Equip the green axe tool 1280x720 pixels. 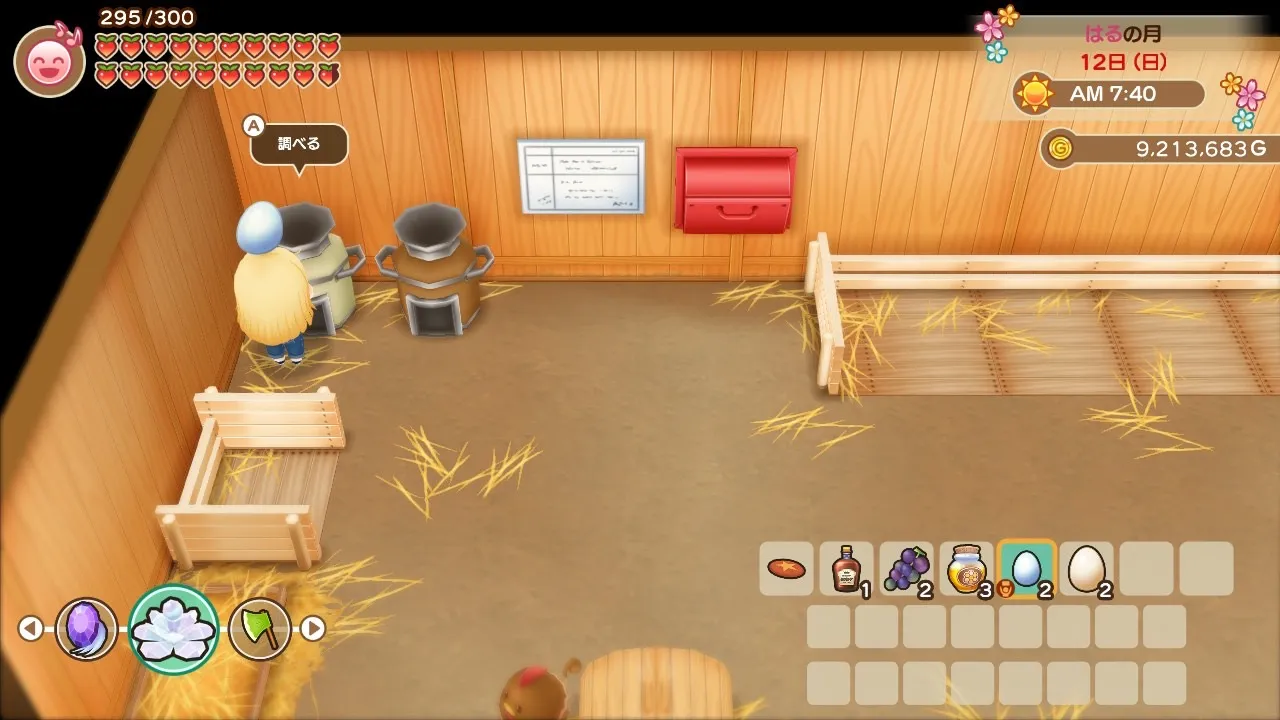(x=259, y=628)
